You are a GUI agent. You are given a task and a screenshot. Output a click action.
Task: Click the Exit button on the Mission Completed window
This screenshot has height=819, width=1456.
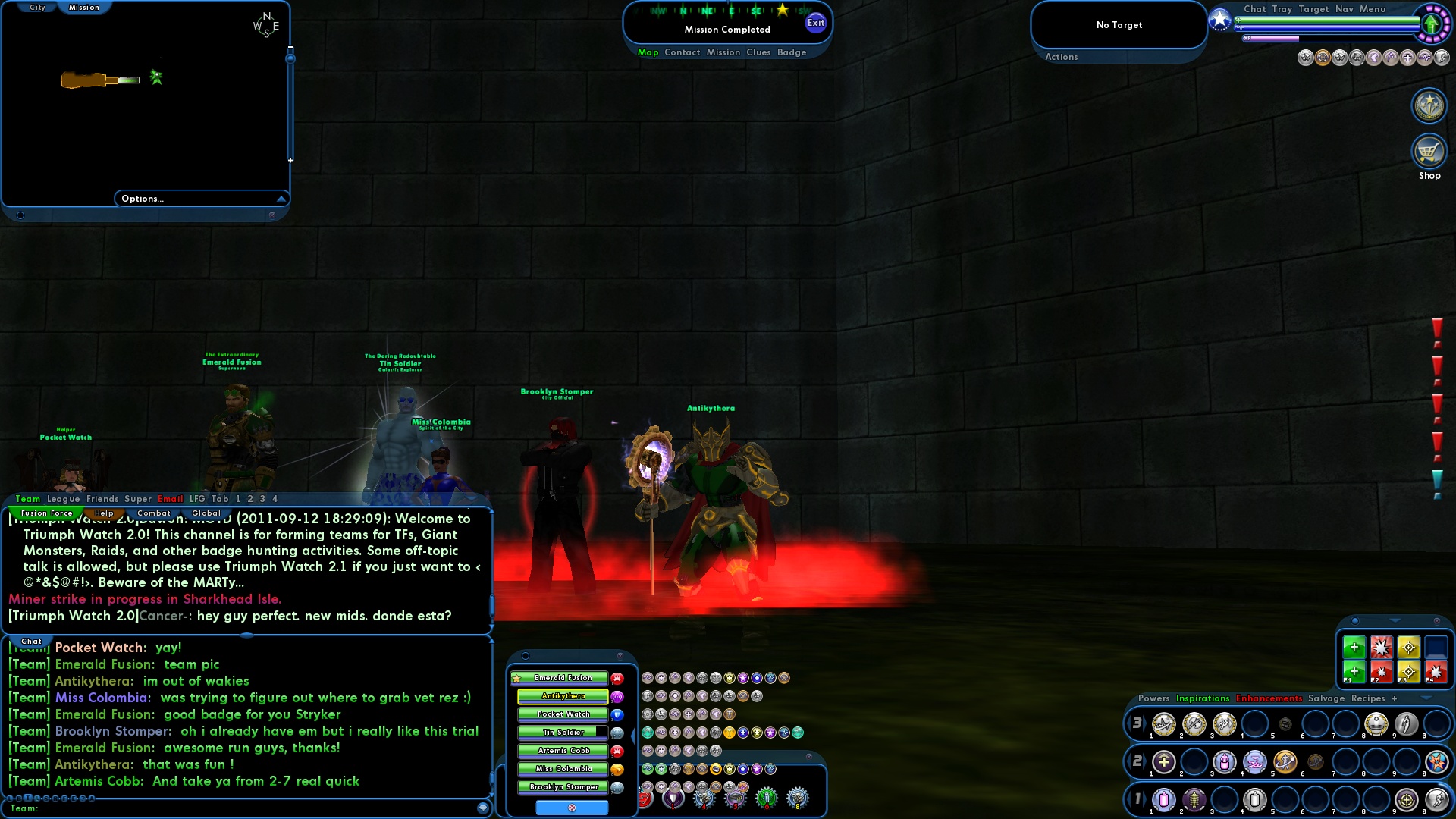816,23
